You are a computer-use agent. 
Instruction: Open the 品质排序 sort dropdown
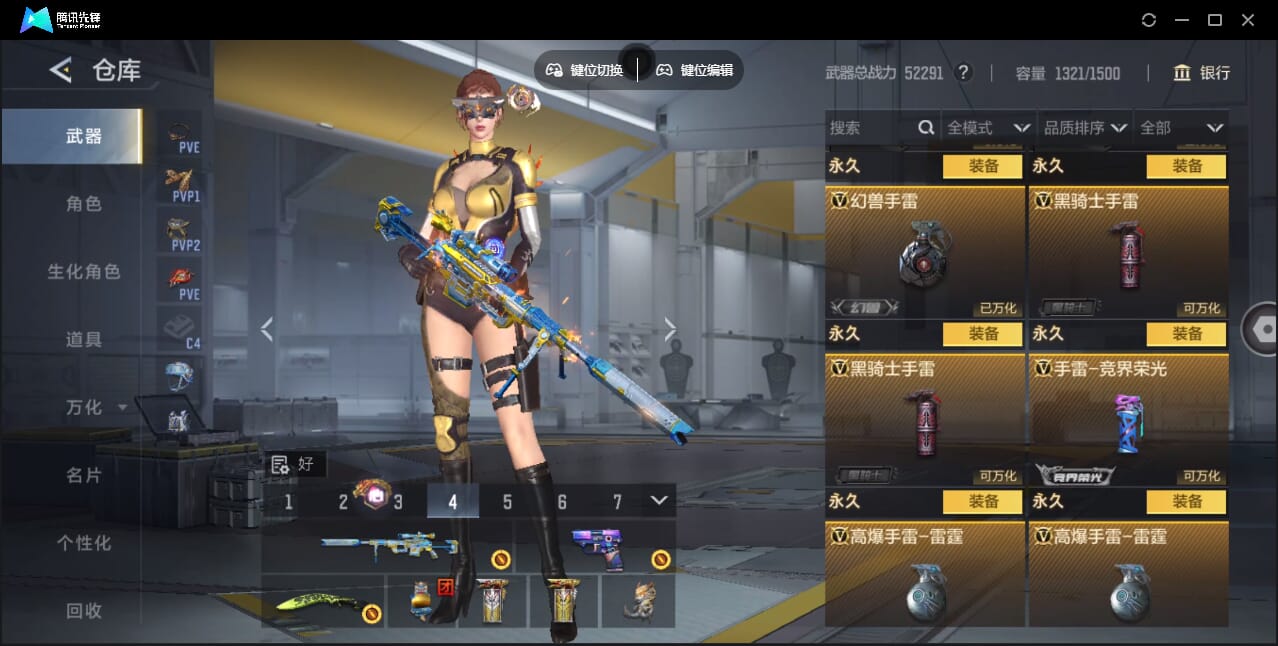(x=1085, y=128)
